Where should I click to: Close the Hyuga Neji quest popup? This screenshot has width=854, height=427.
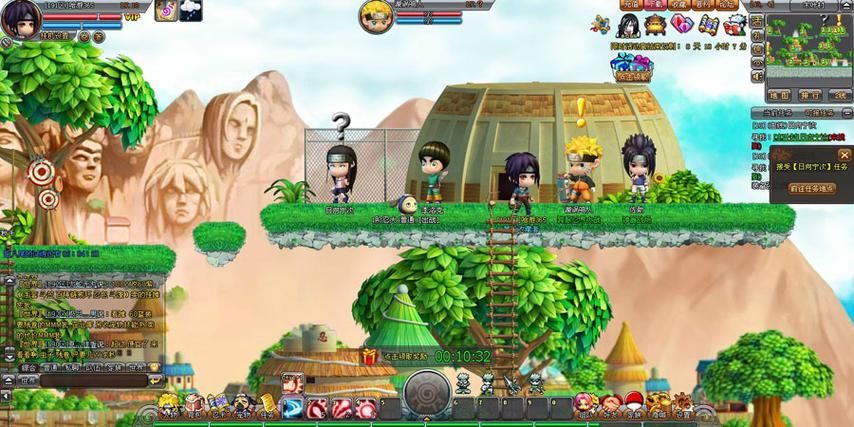[844, 155]
